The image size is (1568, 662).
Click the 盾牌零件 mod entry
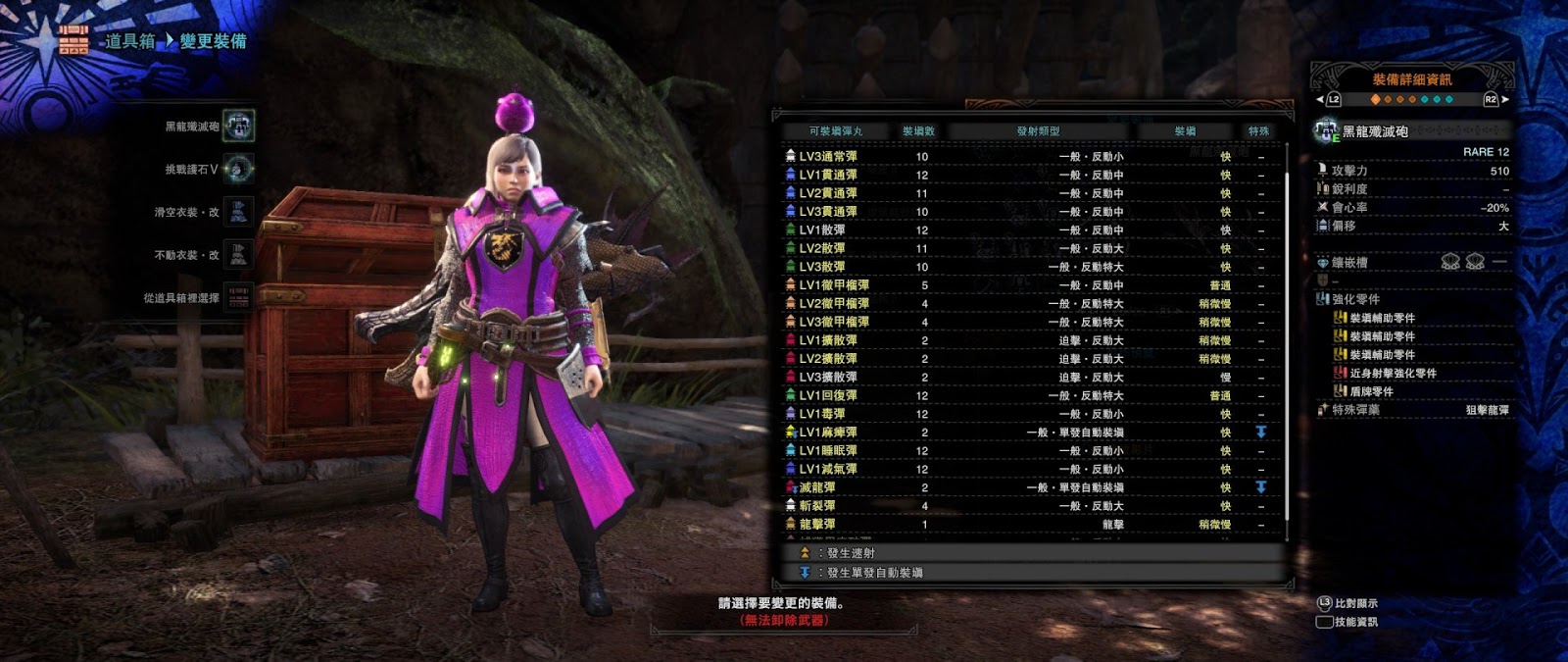(x=1371, y=392)
